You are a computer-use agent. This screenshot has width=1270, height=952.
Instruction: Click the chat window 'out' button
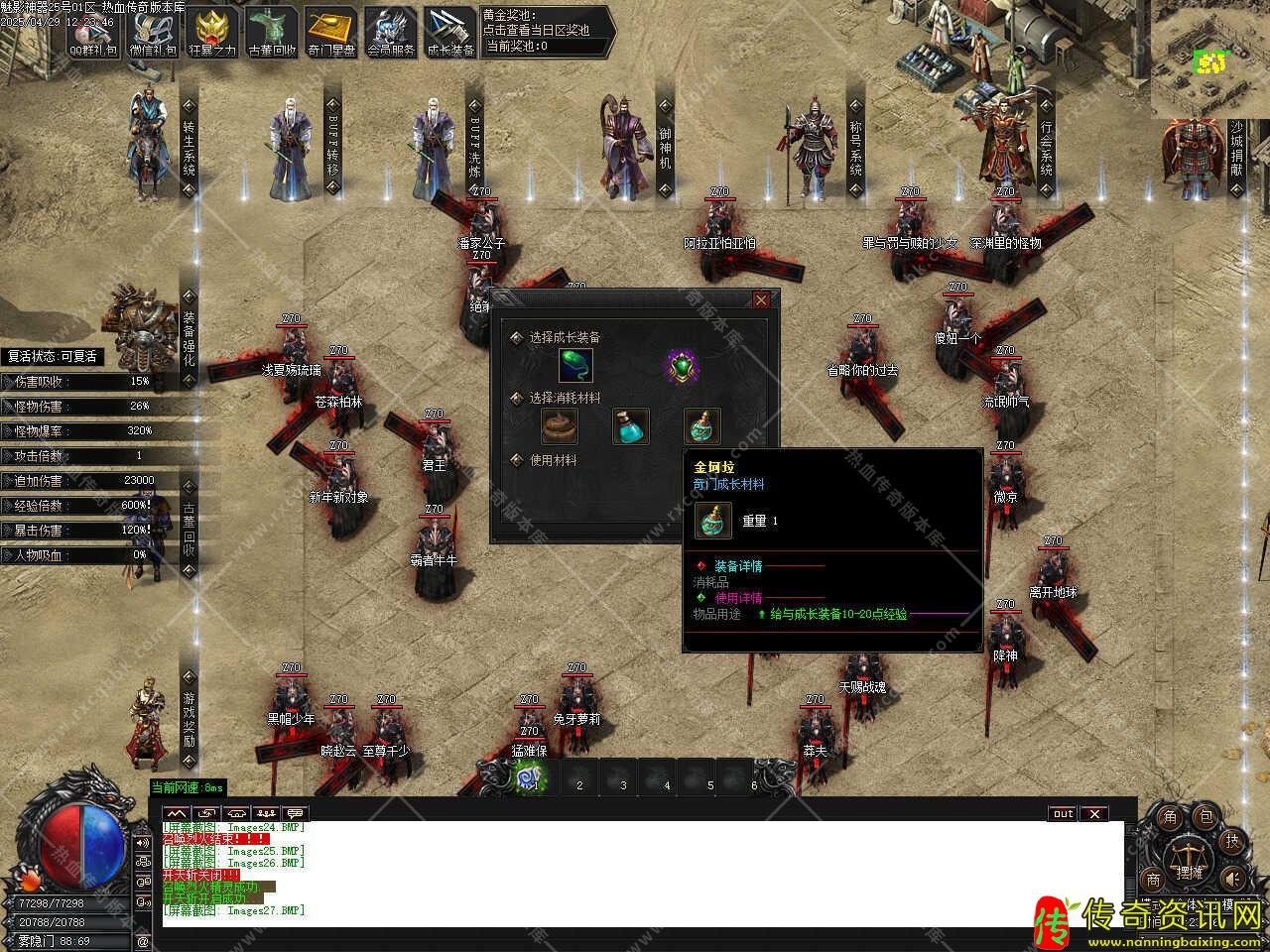coord(1063,814)
